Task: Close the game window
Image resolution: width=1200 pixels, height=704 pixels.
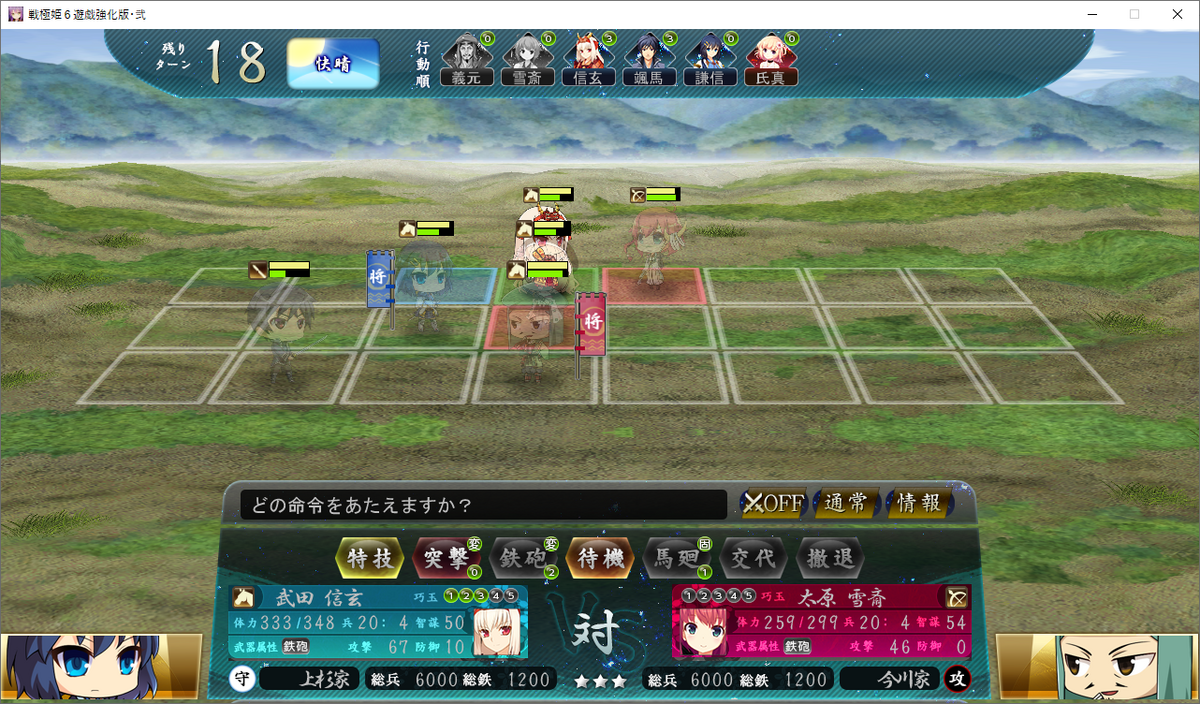Action: 1176,14
